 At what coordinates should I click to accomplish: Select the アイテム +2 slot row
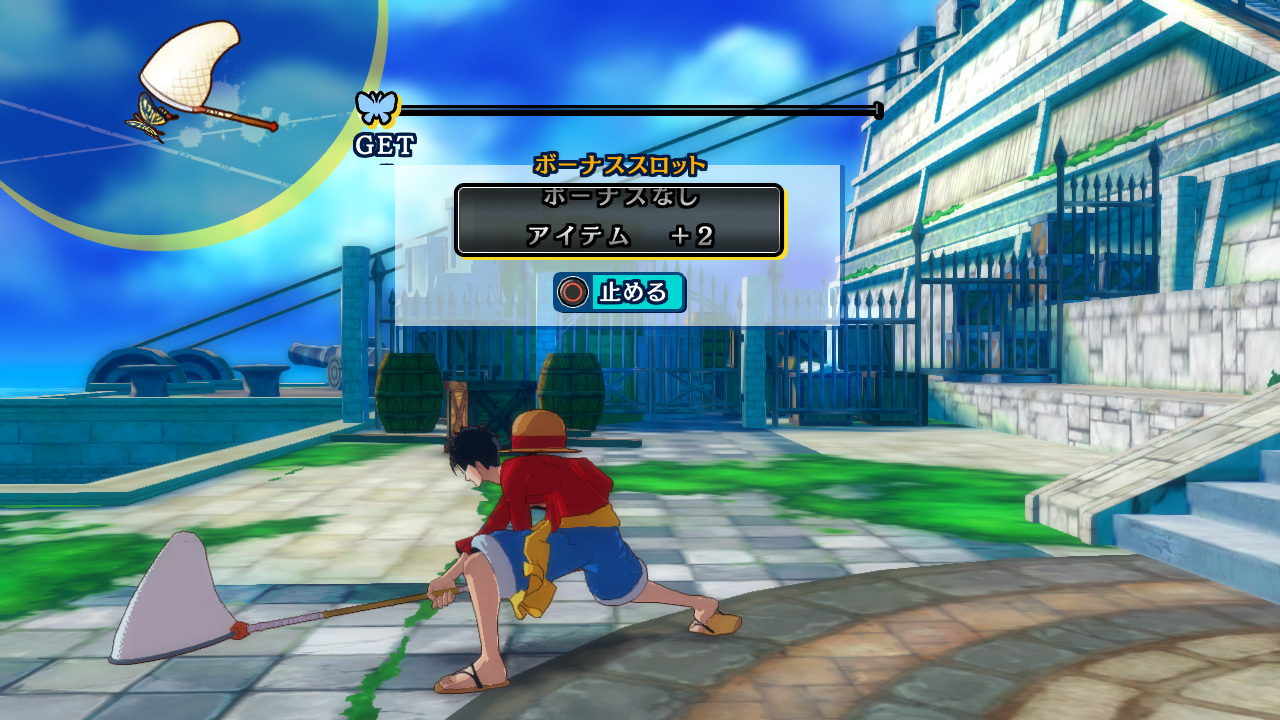tap(620, 235)
